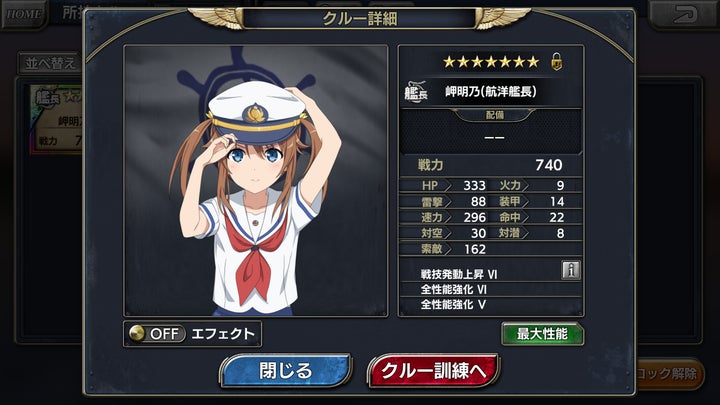Show max performance with 最大性能 button
Screen dimensions: 720x405
tap(542, 334)
